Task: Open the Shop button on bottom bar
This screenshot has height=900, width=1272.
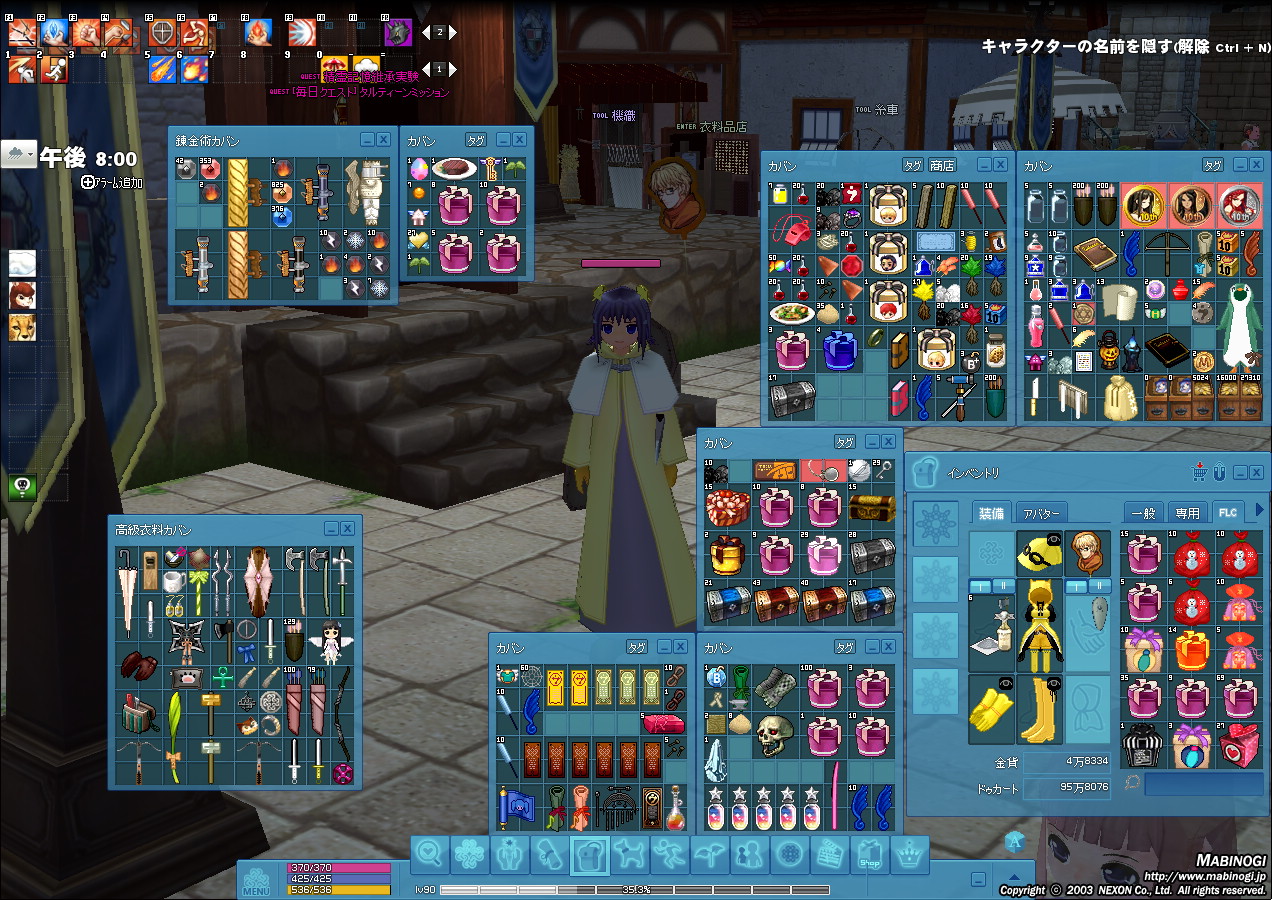Action: (x=869, y=856)
